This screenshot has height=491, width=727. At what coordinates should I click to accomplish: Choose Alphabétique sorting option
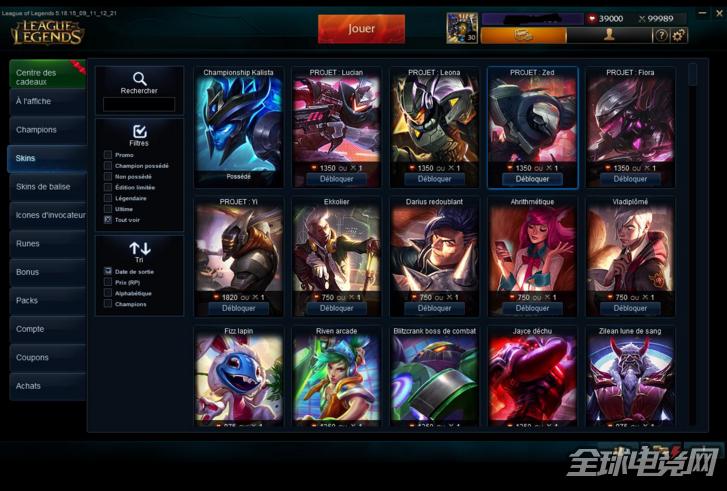[108, 293]
